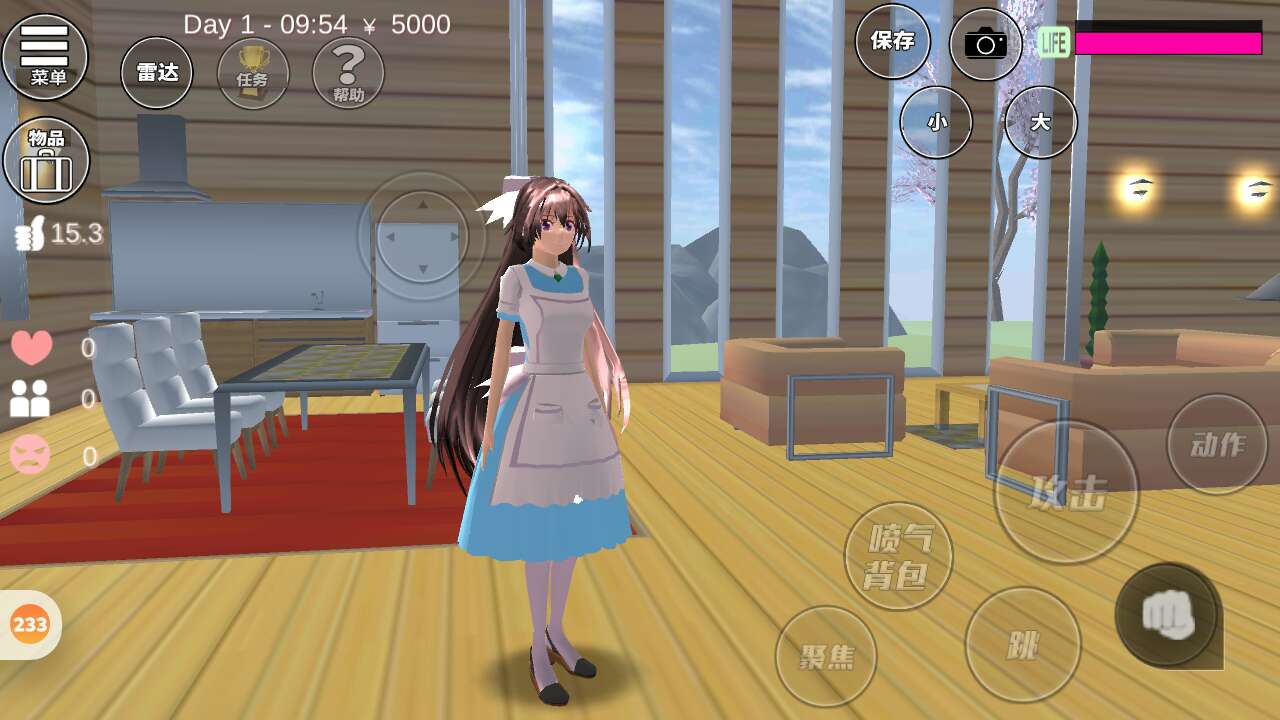The image size is (1280, 720).
Task: Open the orange 233 floating overlay badge
Action: tap(30, 625)
